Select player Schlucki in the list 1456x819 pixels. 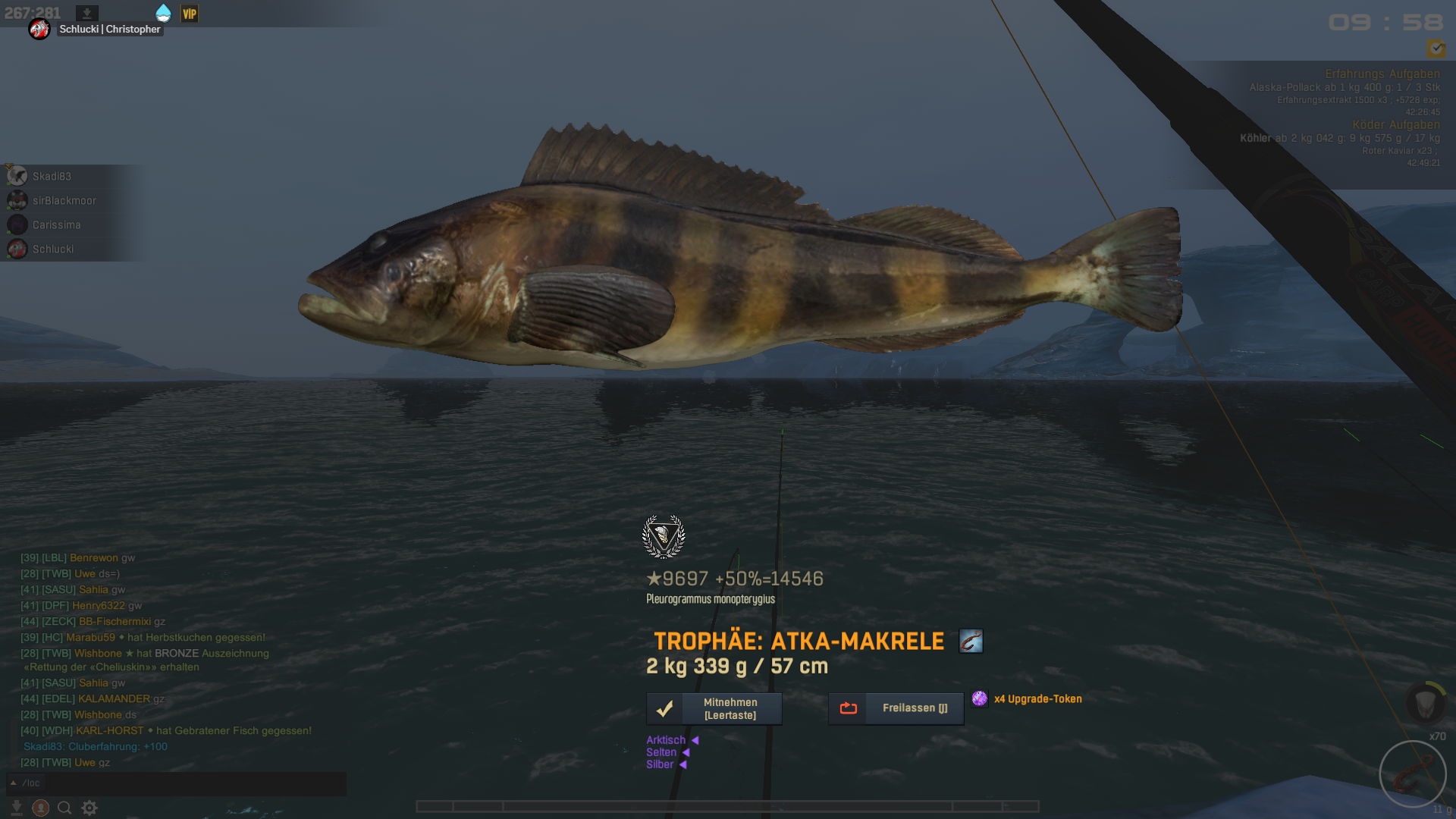52,249
